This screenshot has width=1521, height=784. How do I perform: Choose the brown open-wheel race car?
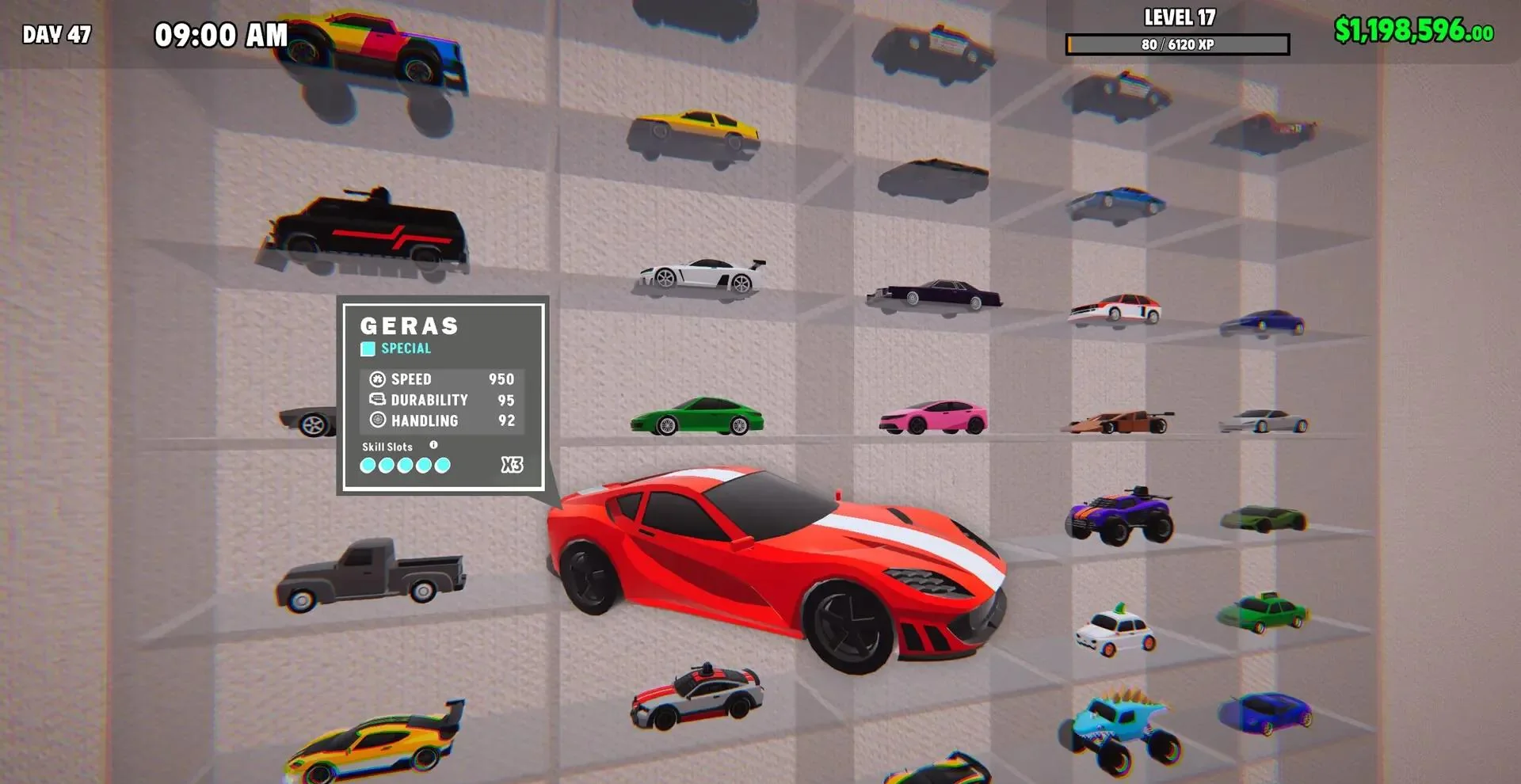tap(1117, 422)
